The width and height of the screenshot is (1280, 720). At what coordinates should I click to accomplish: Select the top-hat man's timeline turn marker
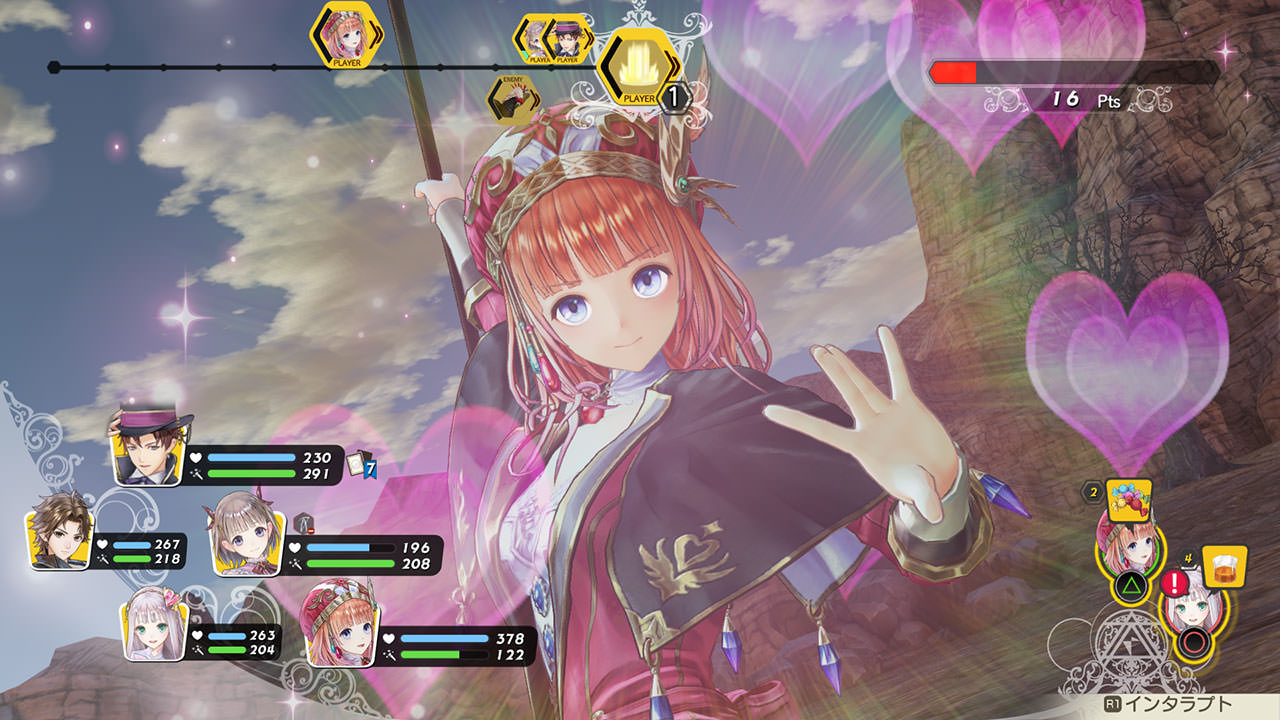click(568, 40)
